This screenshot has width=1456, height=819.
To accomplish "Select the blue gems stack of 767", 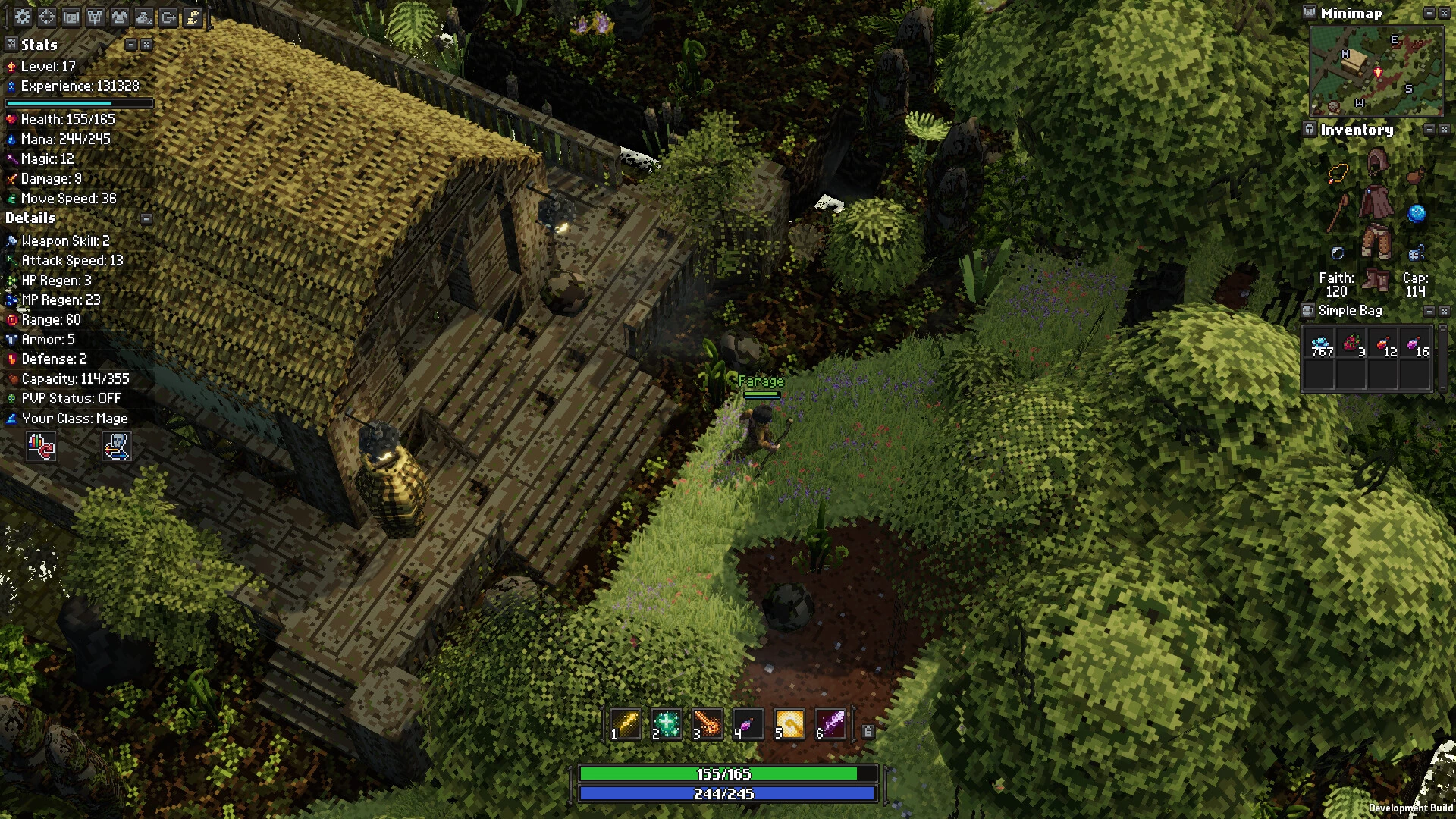I will tap(1321, 345).
